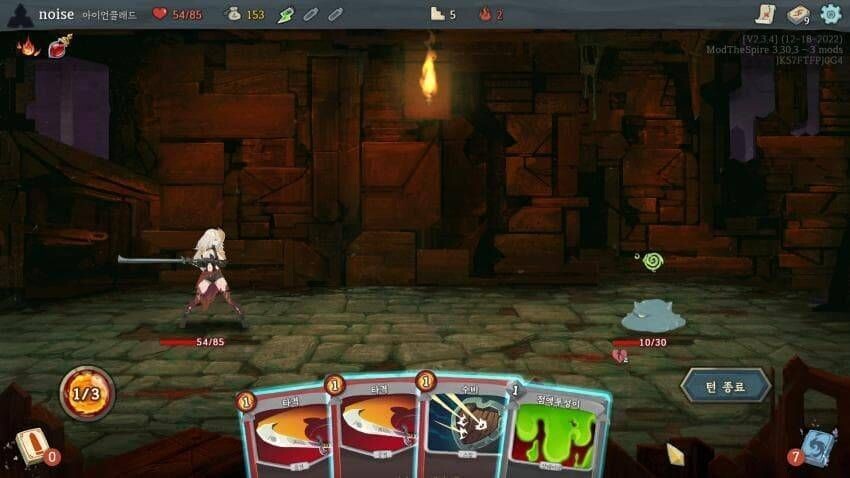850x478 pixels.
Task: Use the green potion in the top bar
Action: (286, 14)
